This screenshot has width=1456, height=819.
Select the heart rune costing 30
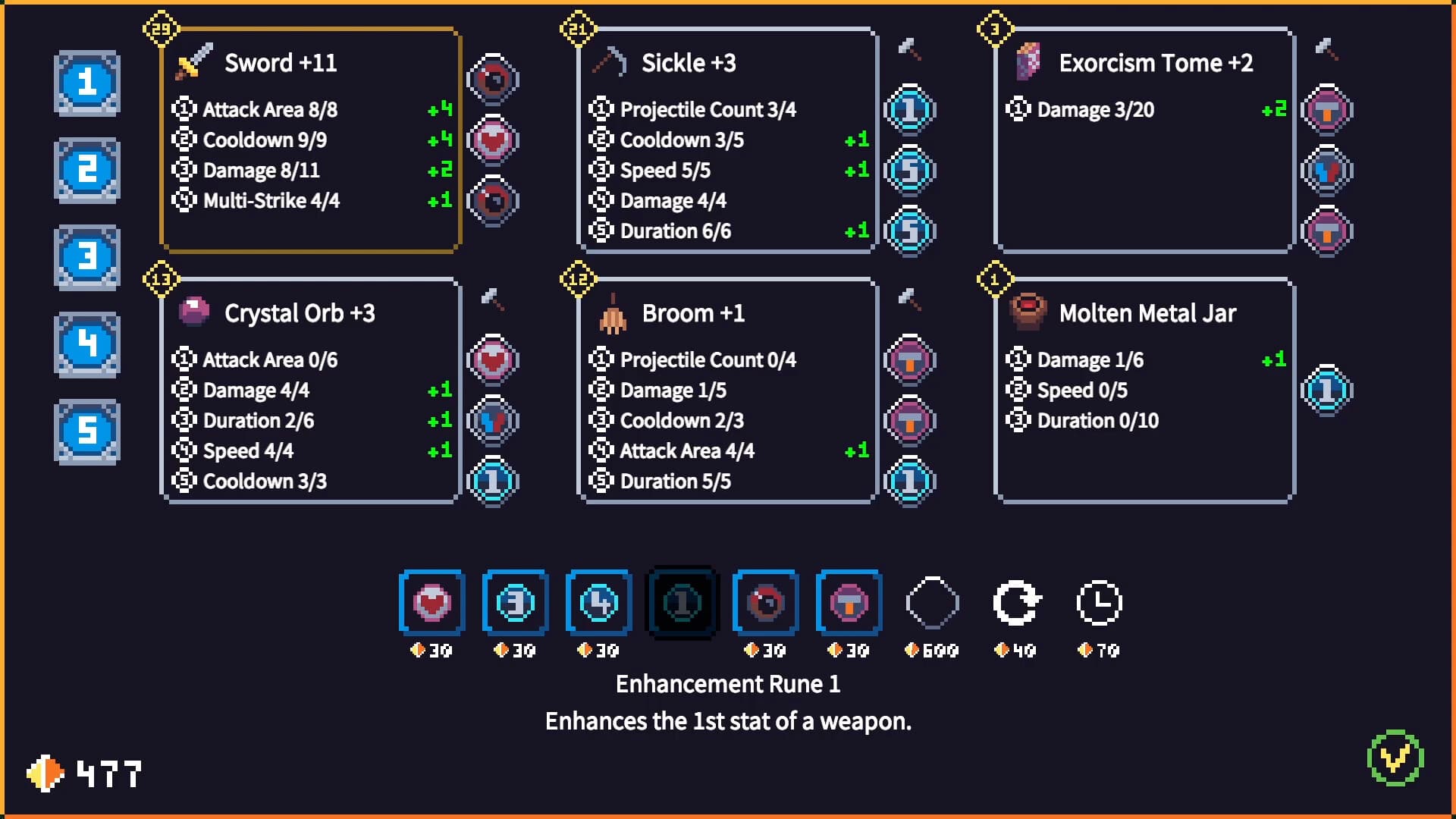[431, 603]
